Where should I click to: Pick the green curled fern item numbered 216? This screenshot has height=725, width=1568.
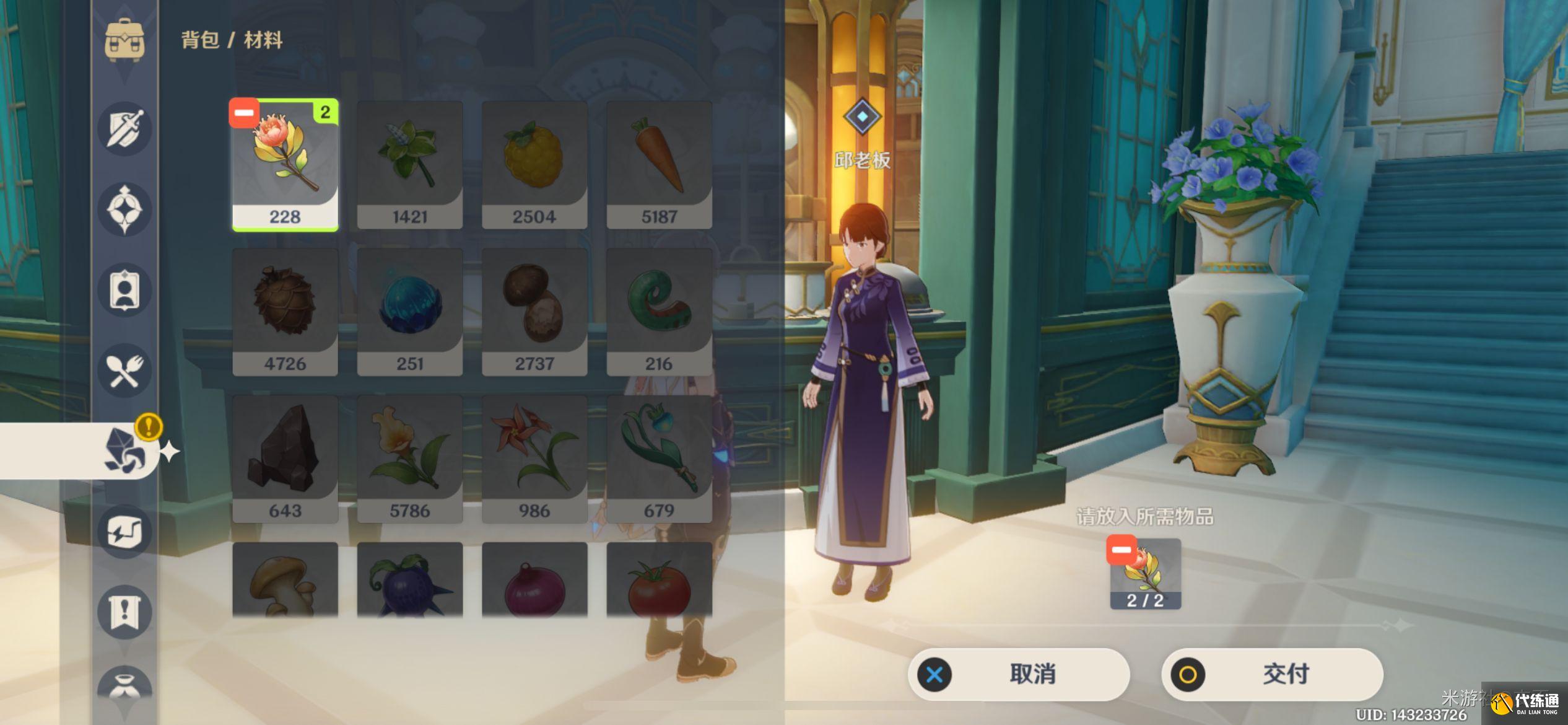click(x=659, y=312)
